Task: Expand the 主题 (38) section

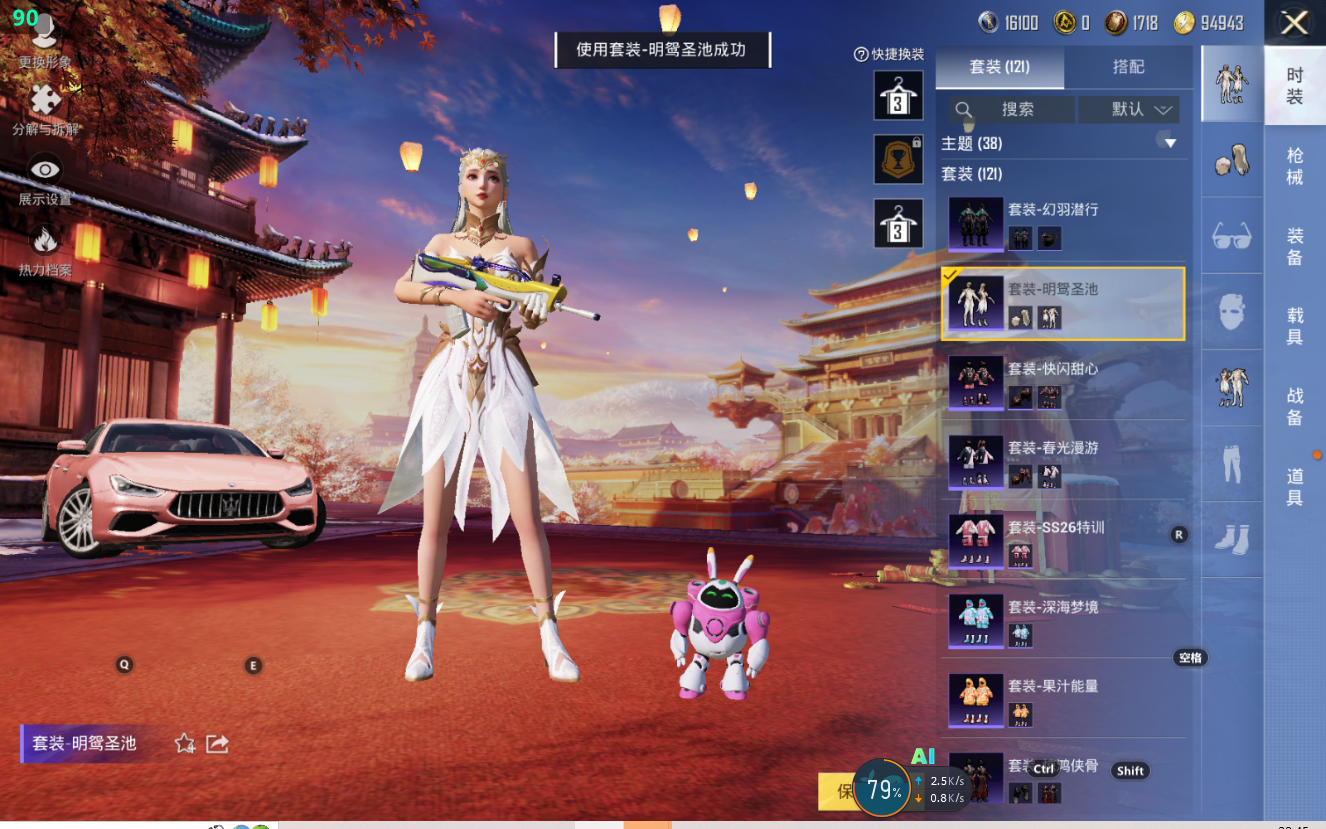Action: (x=1169, y=143)
